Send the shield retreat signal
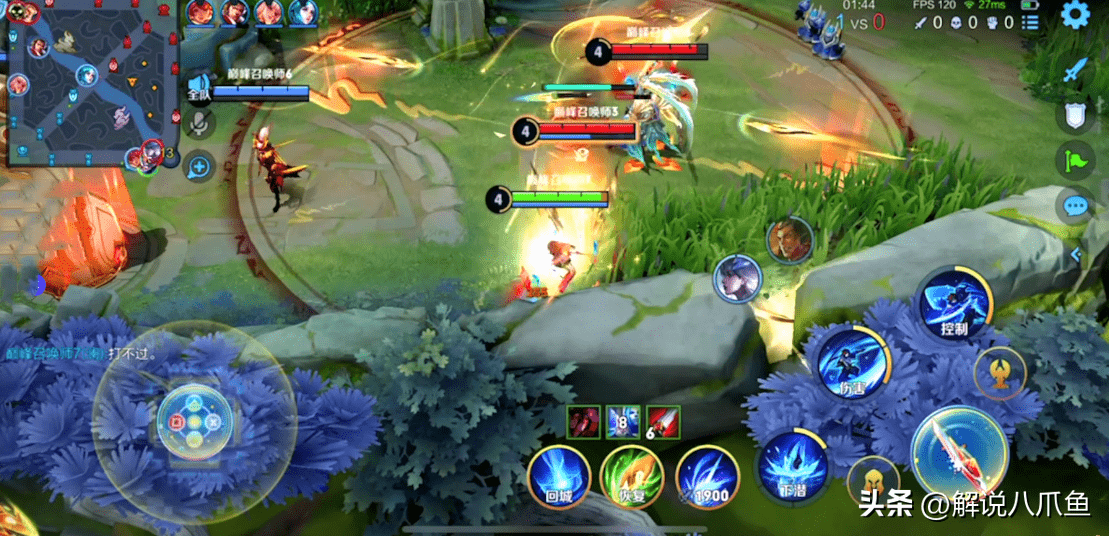 1075,116
